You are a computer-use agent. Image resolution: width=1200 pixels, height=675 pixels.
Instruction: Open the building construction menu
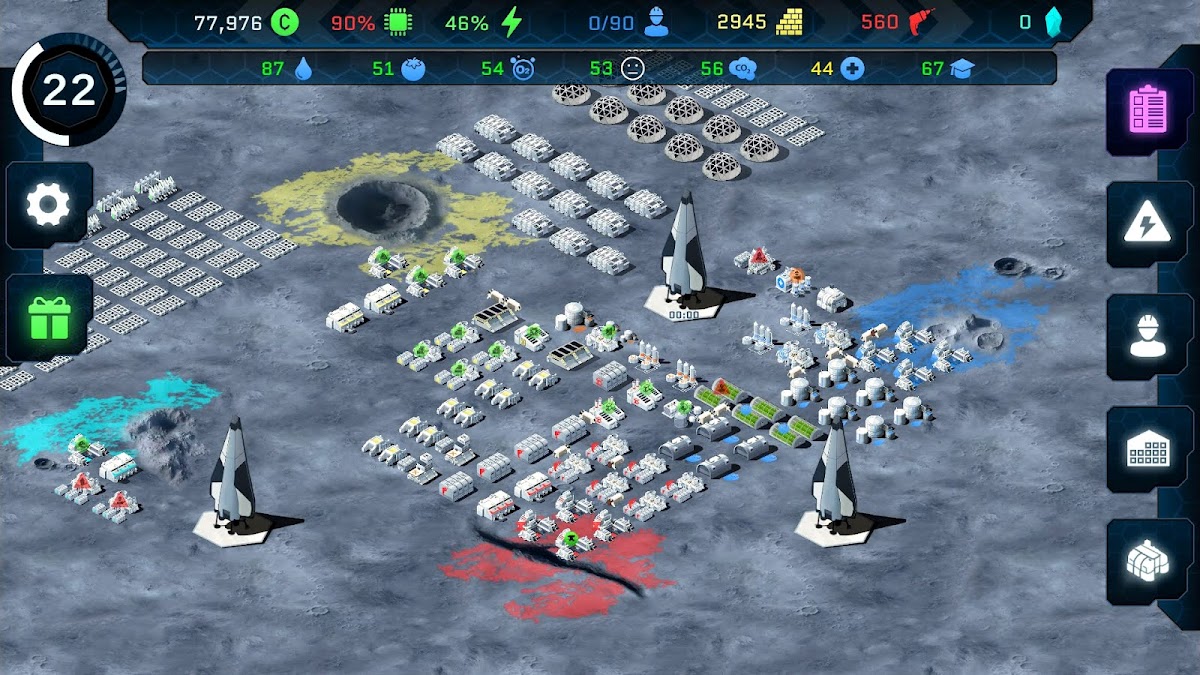[1147, 451]
